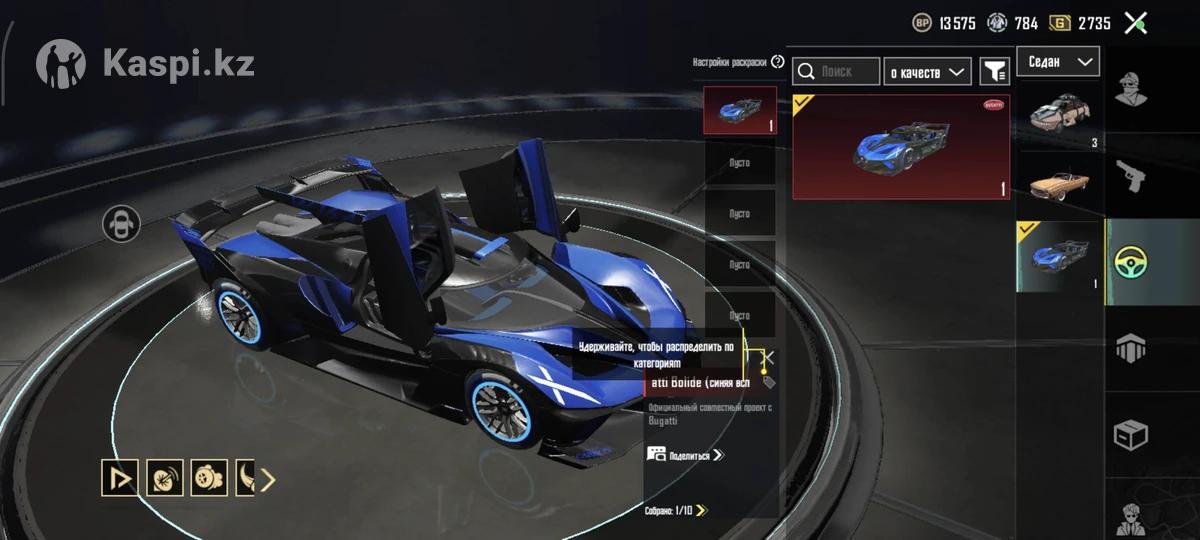The width and height of the screenshot is (1200, 540).
Task: Play the triangle-icon vehicle effect preview
Action: (x=120, y=479)
